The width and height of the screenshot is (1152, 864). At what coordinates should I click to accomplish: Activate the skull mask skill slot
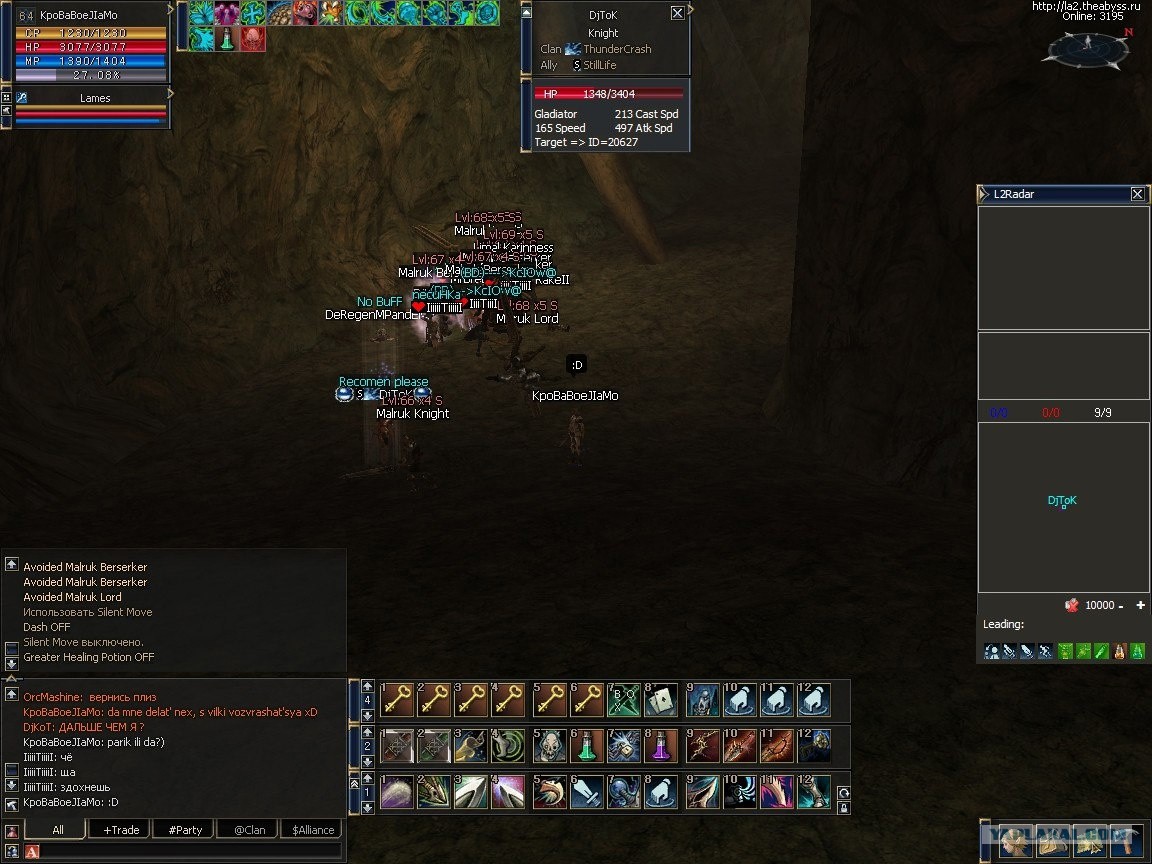550,745
